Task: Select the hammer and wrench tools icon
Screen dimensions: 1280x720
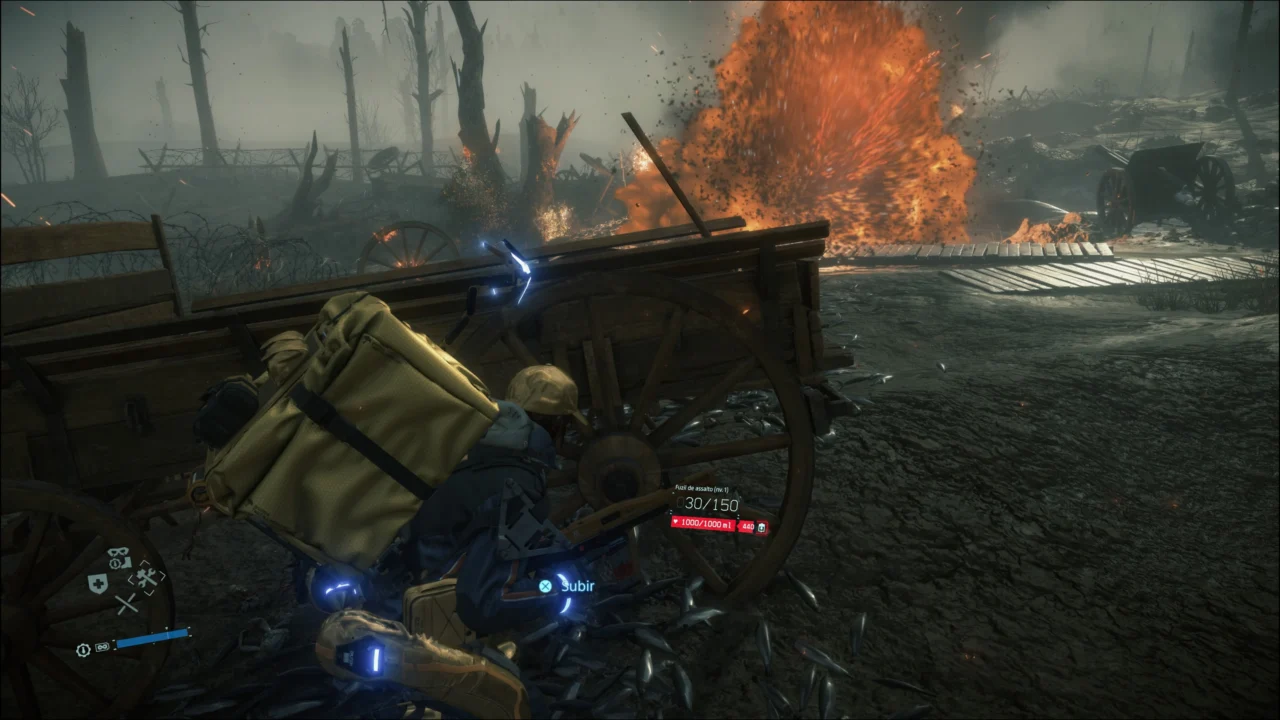Action: pos(147,577)
